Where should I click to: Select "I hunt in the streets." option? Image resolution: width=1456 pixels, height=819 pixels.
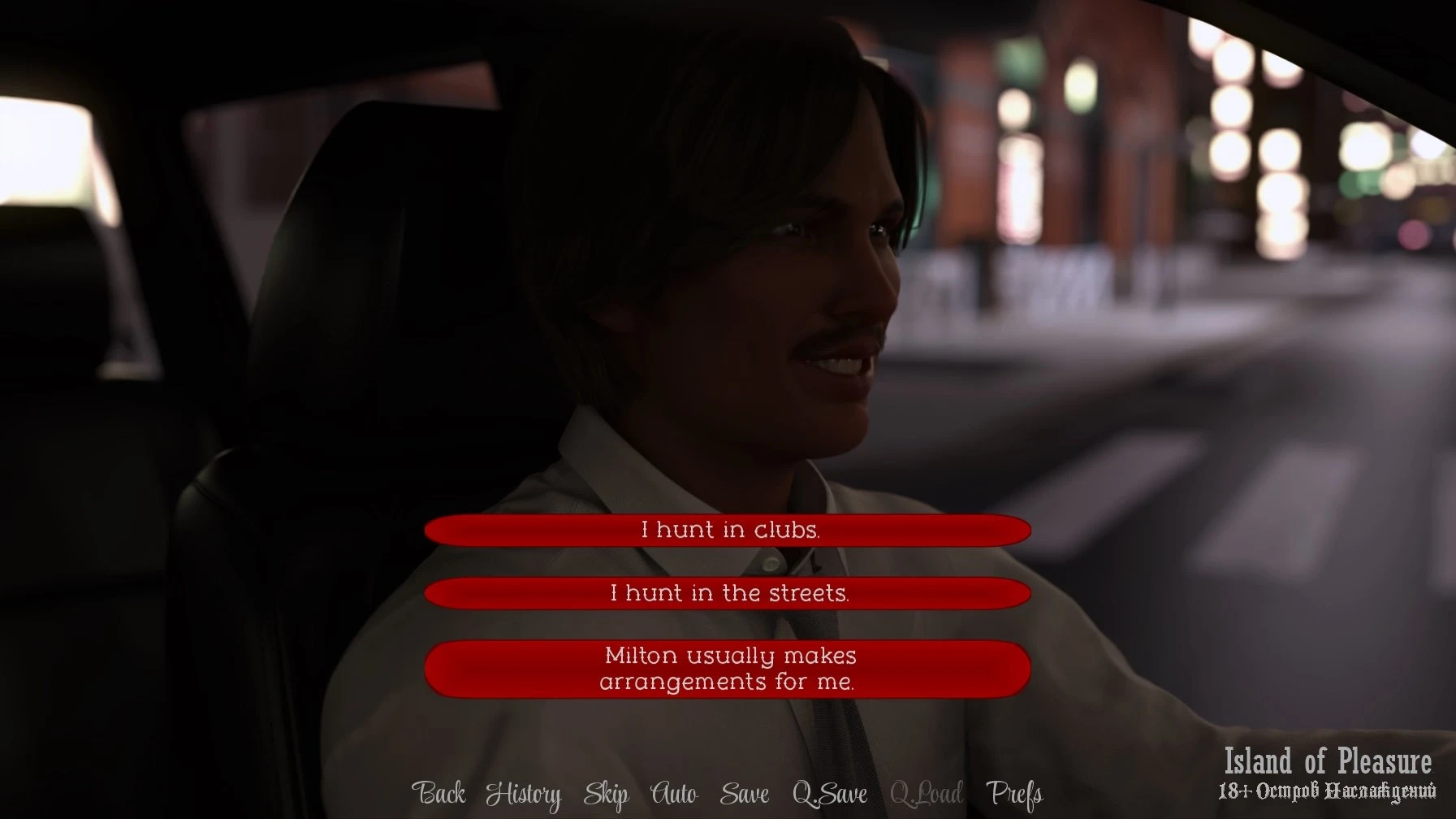[x=728, y=594]
